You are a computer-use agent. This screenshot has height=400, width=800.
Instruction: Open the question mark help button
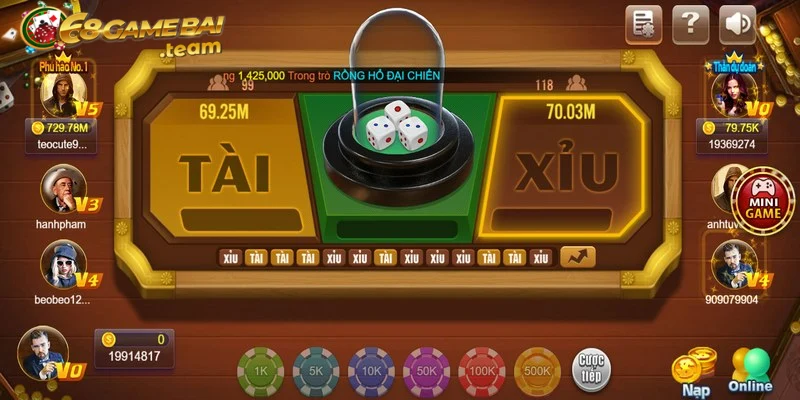point(690,23)
